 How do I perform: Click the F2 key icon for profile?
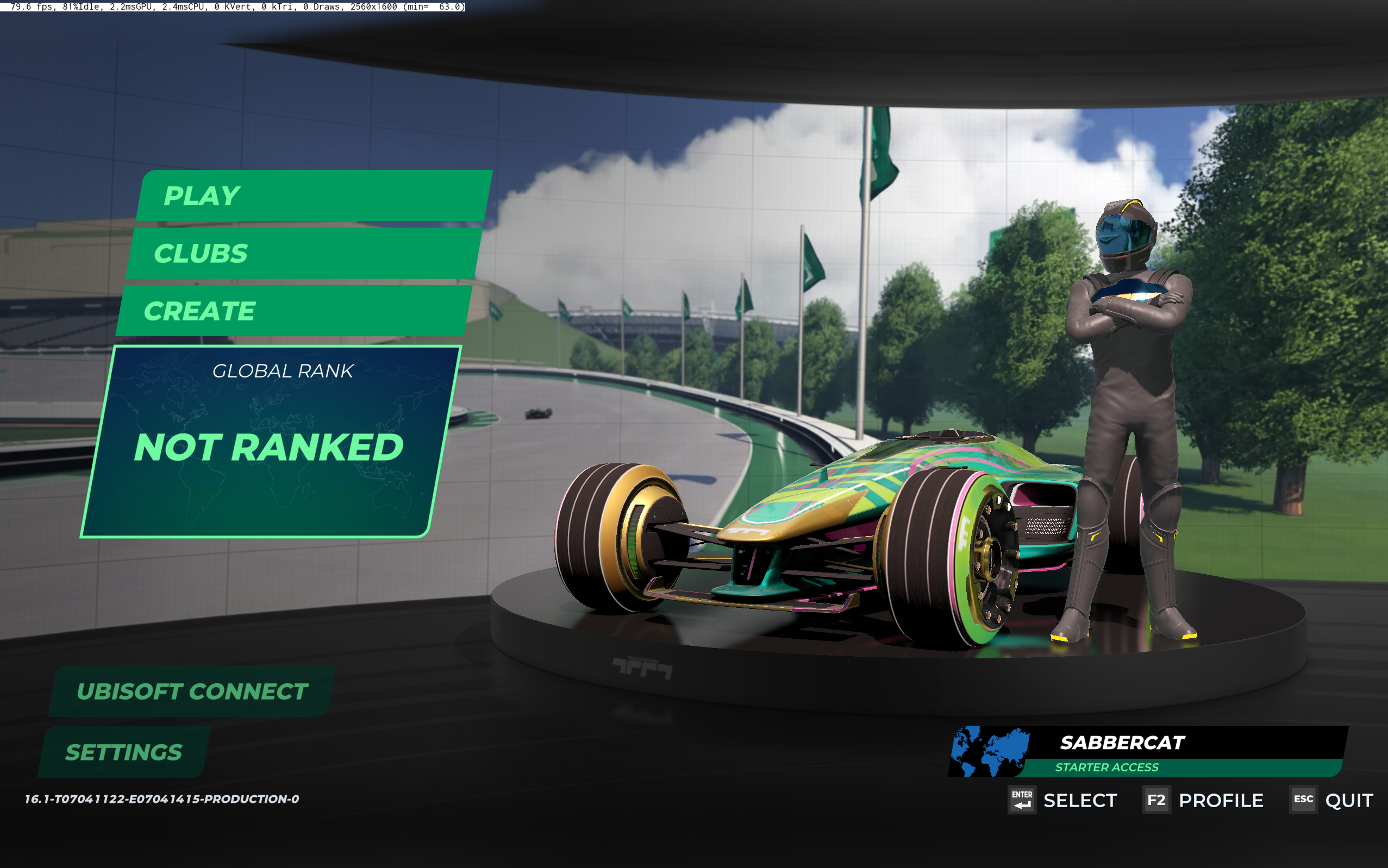pos(1156,800)
